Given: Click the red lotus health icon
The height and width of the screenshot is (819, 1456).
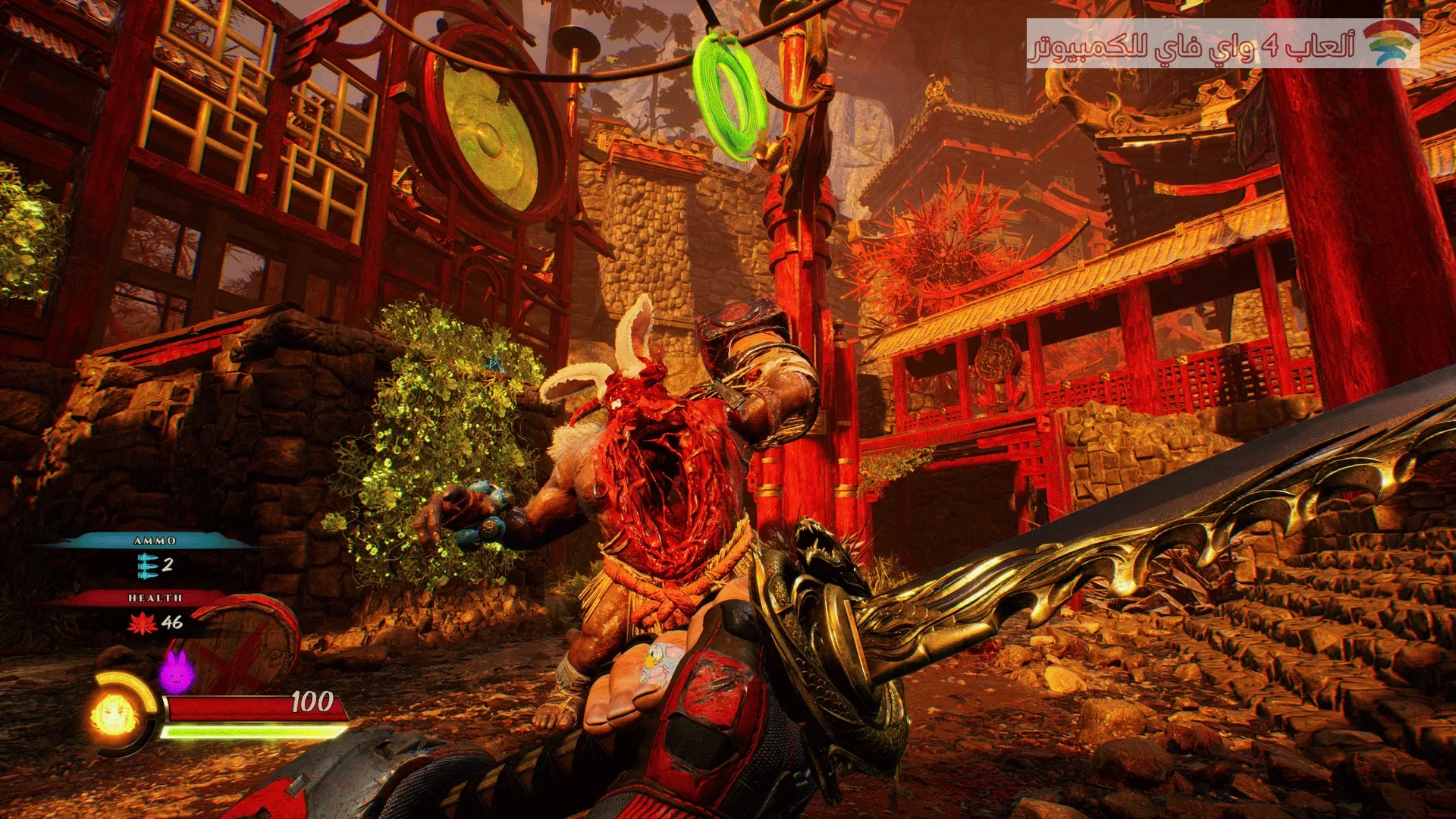Looking at the screenshot, I should pos(143,623).
